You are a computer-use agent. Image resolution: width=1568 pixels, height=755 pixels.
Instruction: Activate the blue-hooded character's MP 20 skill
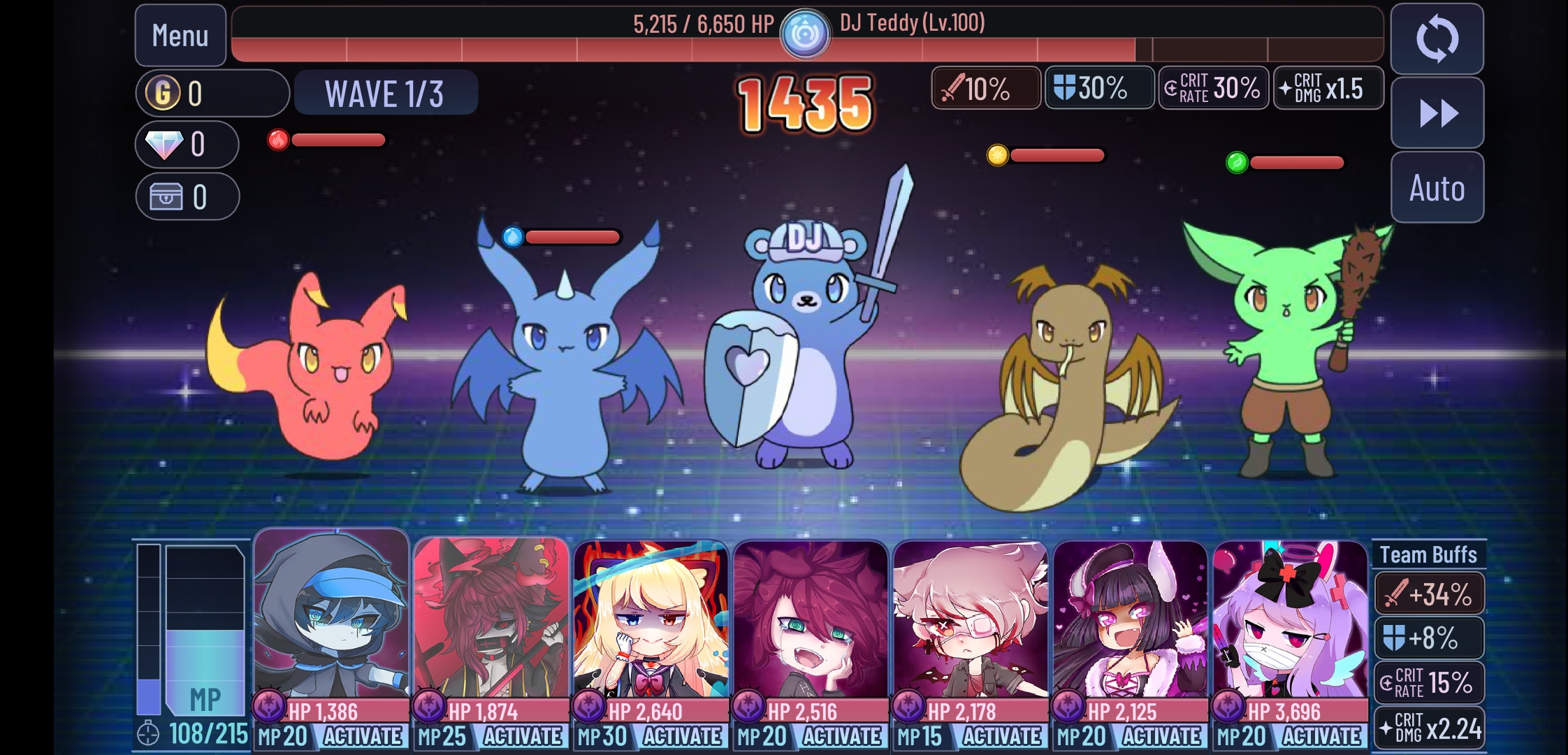pos(362,736)
